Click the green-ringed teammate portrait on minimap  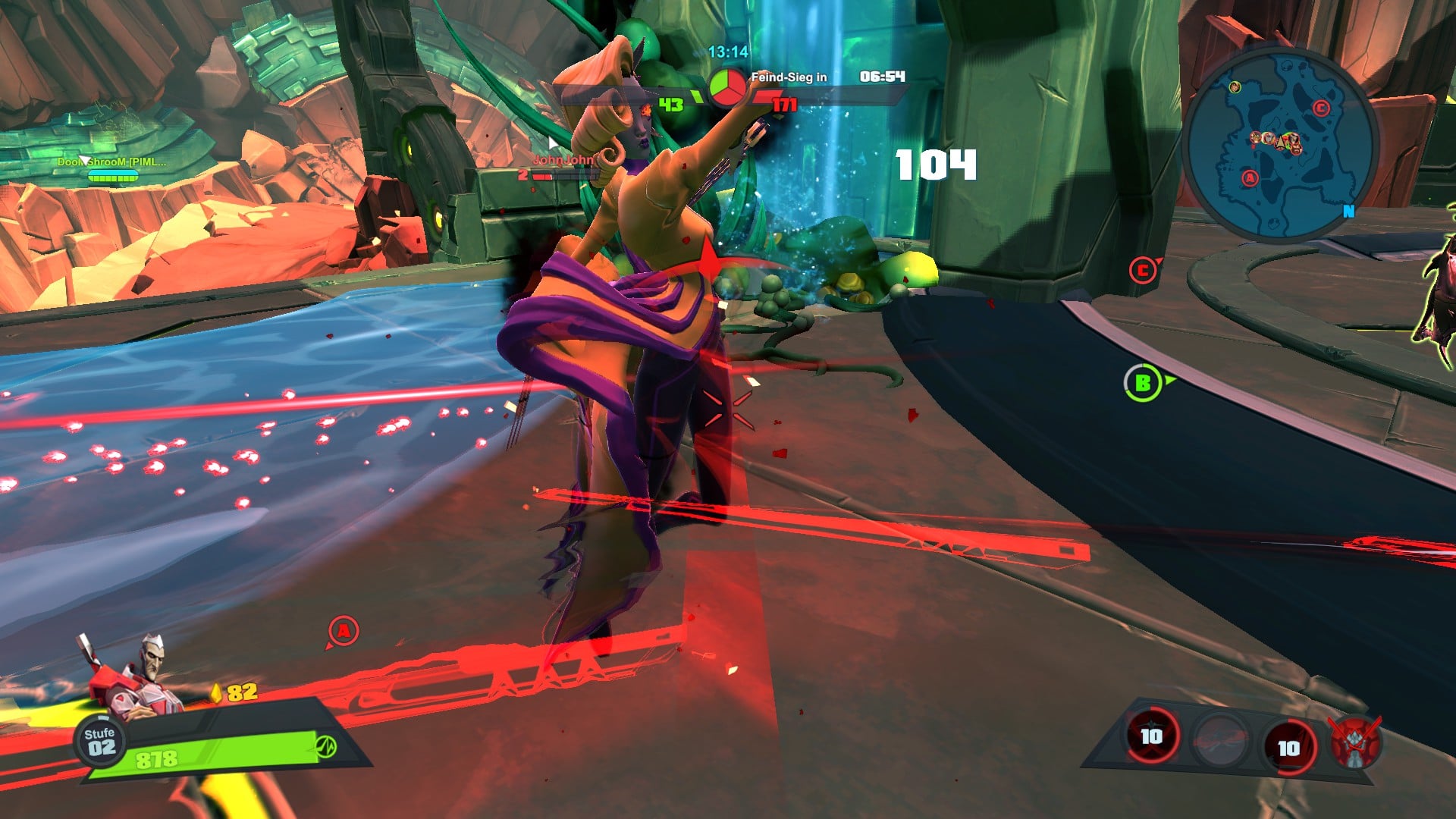[x=1235, y=87]
